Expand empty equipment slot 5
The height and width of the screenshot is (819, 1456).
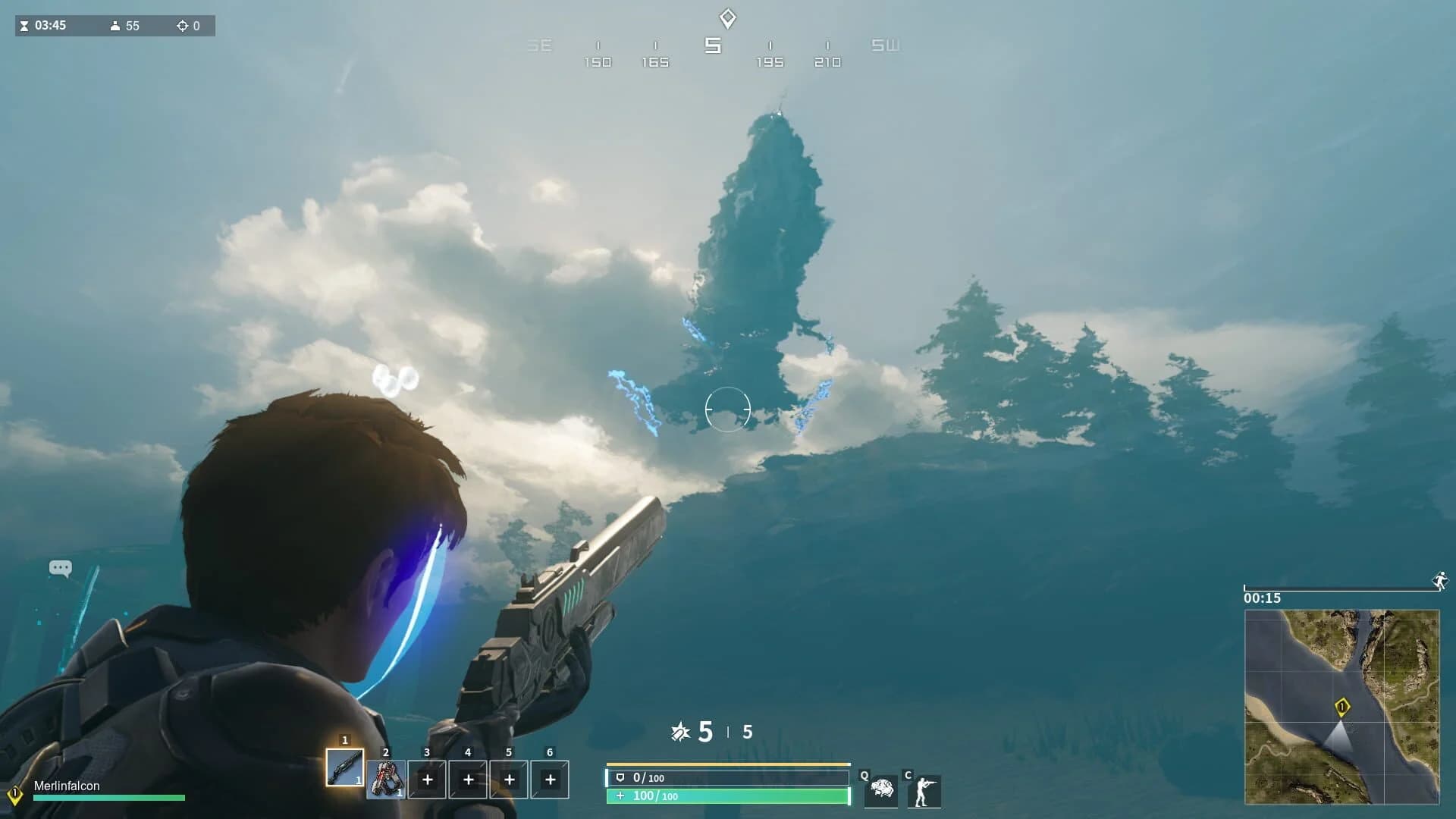coord(509,780)
